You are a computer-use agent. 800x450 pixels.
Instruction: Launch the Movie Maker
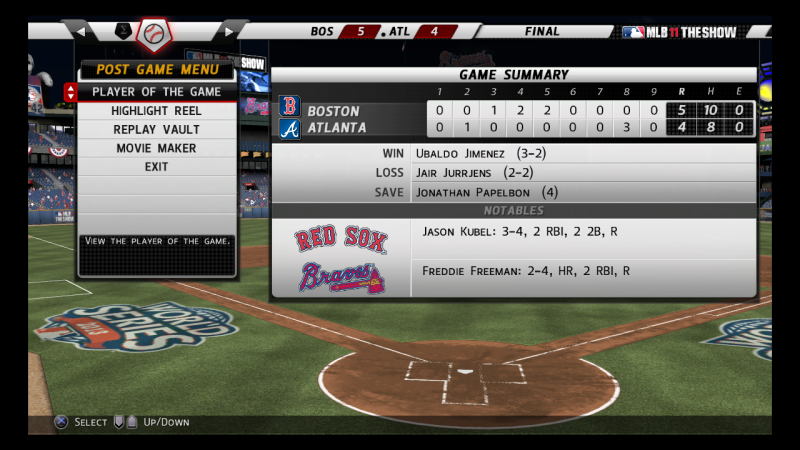[x=156, y=148]
